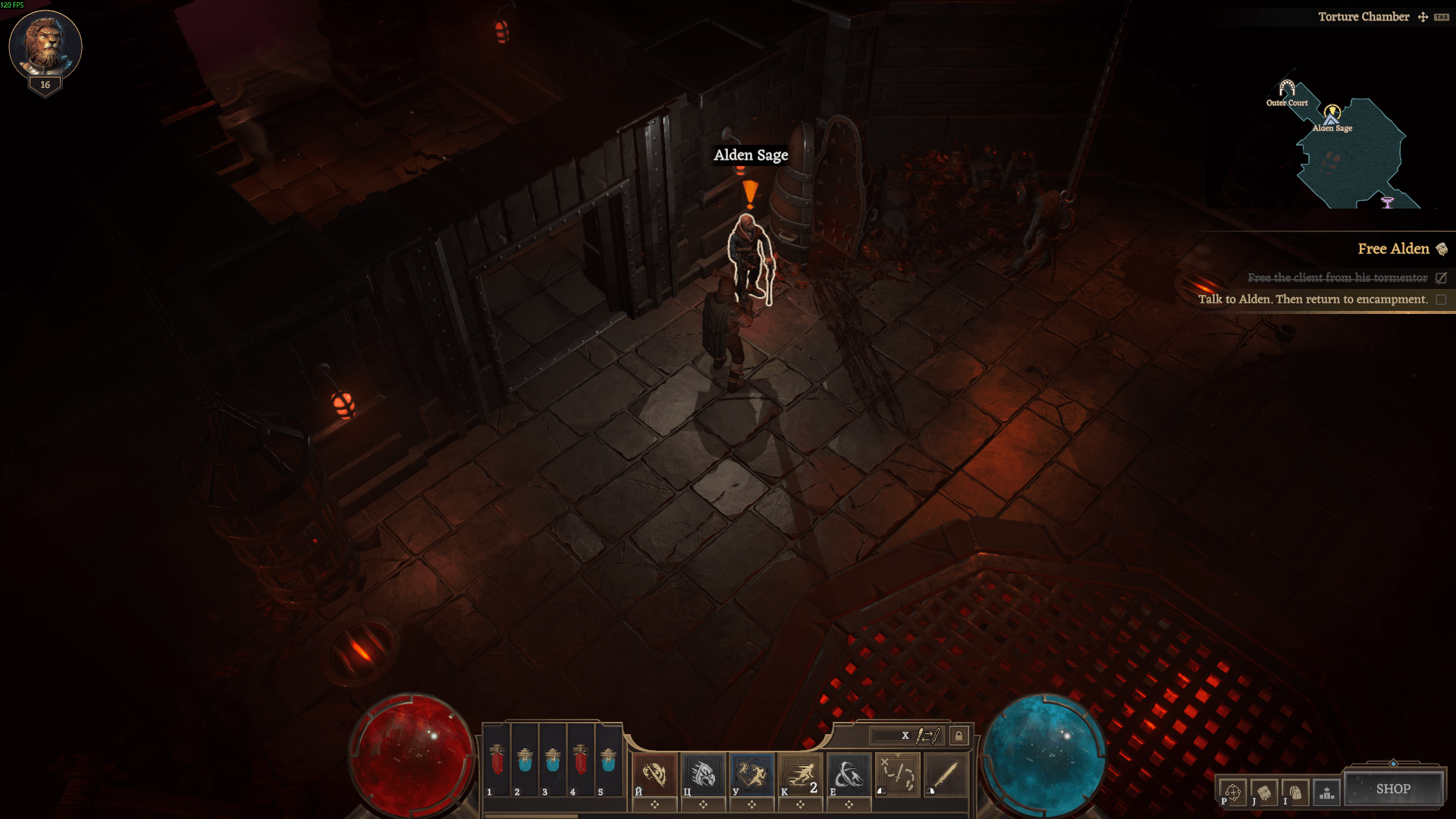
Task: Activate the sprinting dash skill
Action: pos(800,774)
